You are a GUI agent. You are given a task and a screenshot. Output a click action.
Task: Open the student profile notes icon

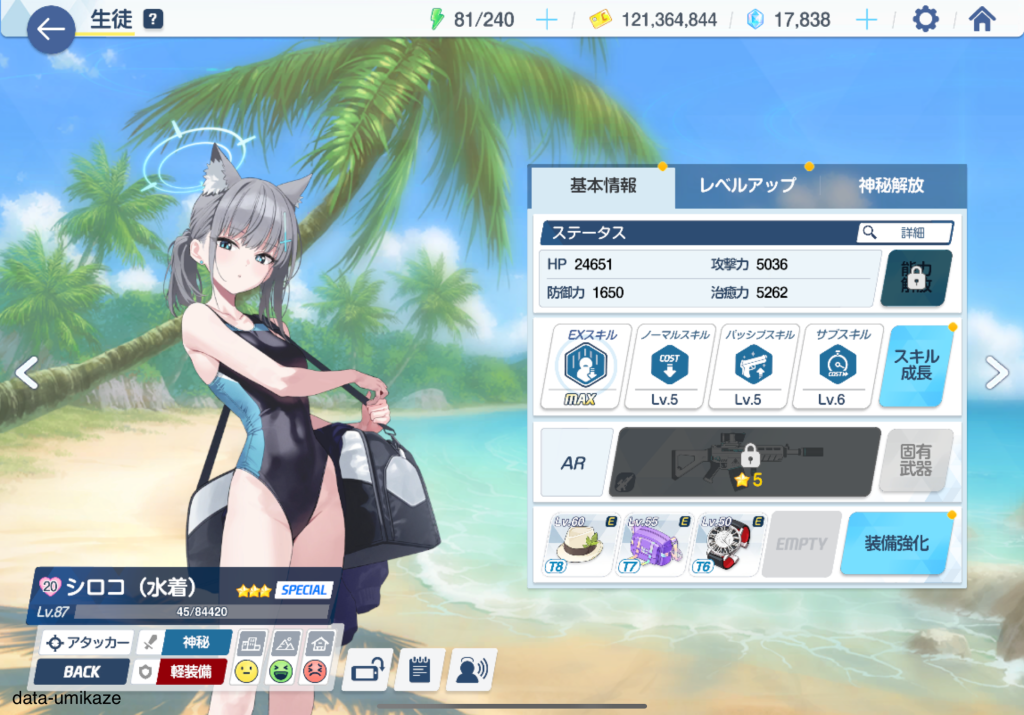(x=419, y=670)
